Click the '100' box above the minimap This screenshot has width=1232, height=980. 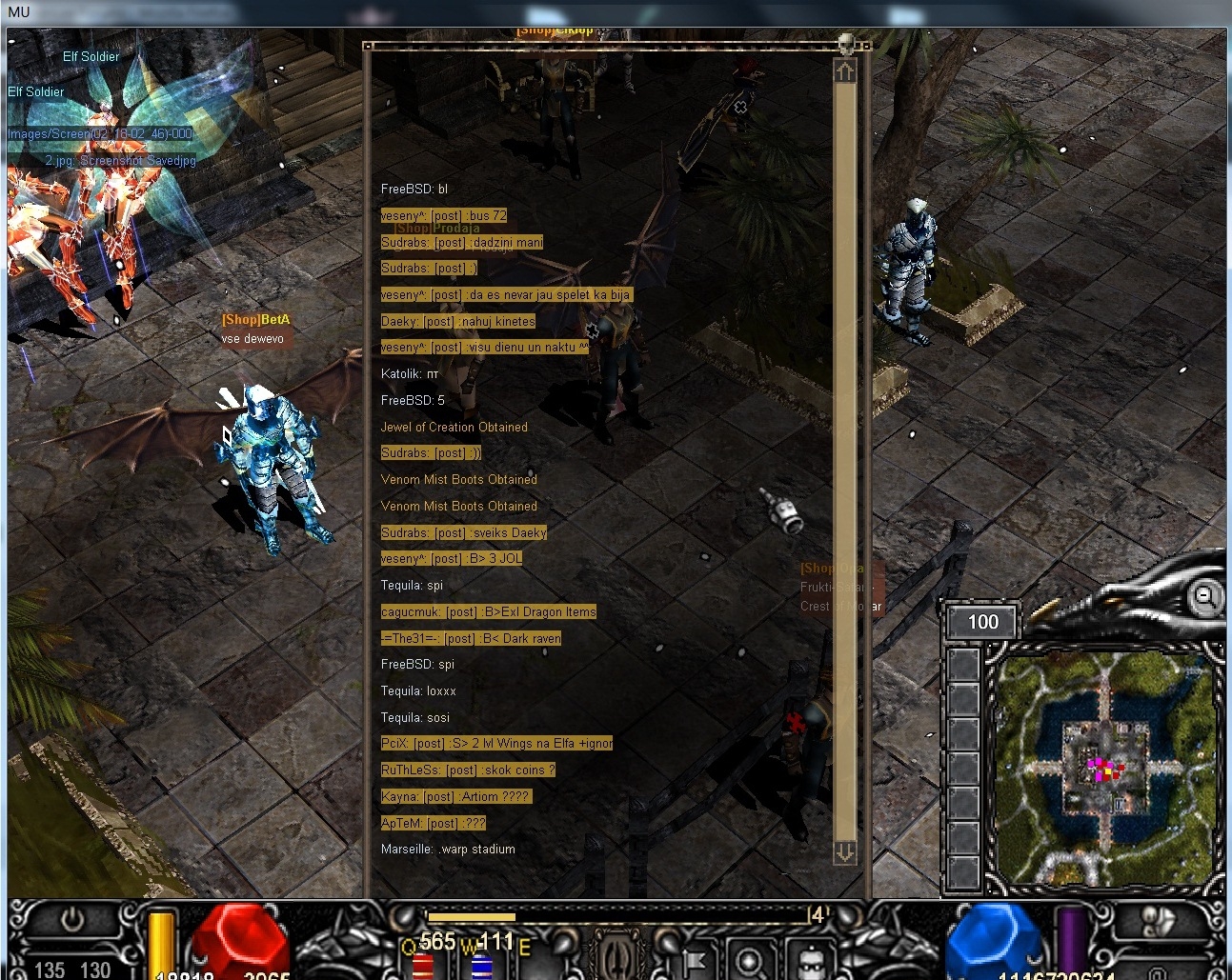(x=982, y=623)
